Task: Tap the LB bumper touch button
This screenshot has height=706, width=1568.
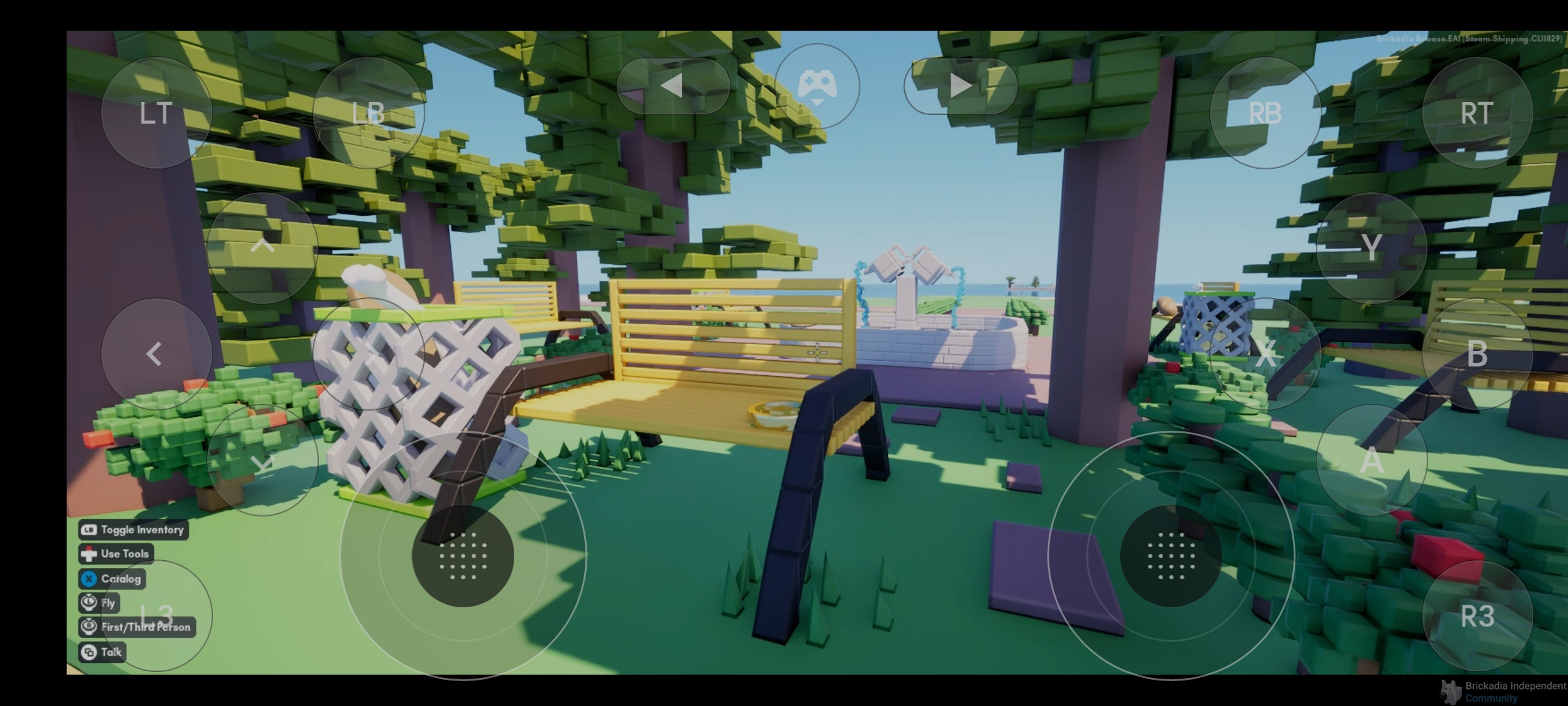Action: [368, 113]
